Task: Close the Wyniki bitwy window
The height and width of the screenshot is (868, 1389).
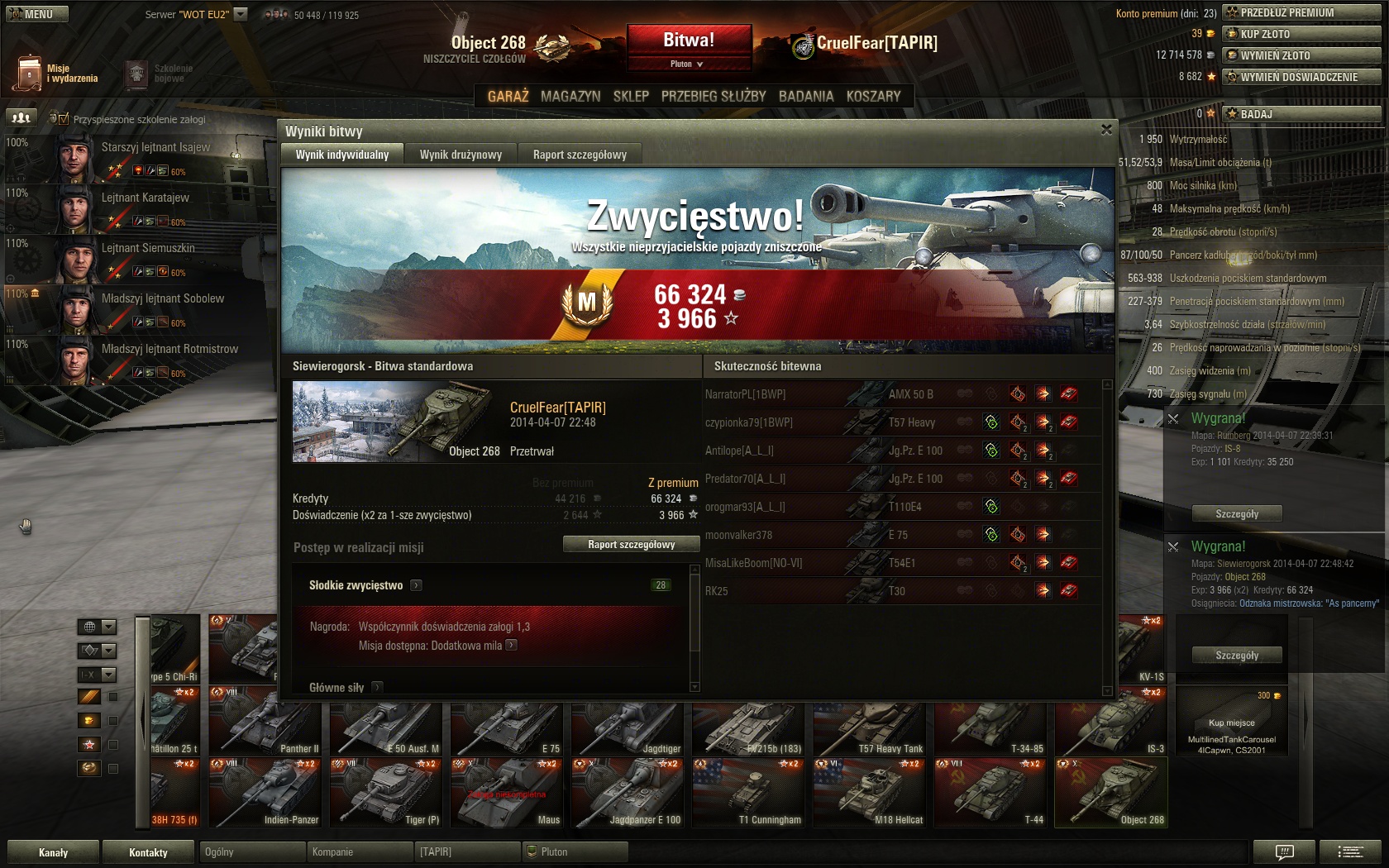Action: coord(1106,130)
